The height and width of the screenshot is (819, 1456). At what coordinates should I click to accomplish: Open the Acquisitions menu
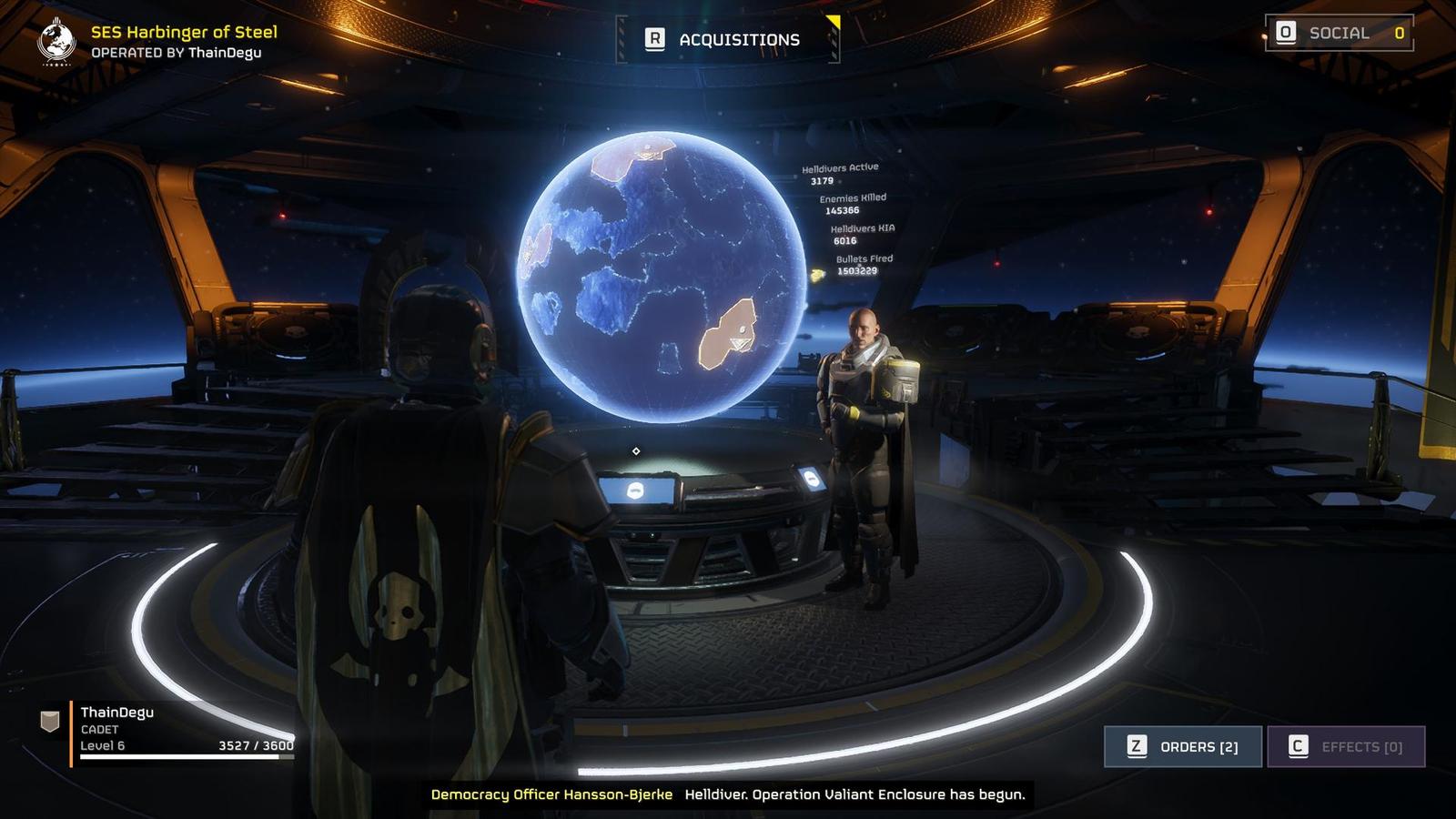click(x=727, y=39)
